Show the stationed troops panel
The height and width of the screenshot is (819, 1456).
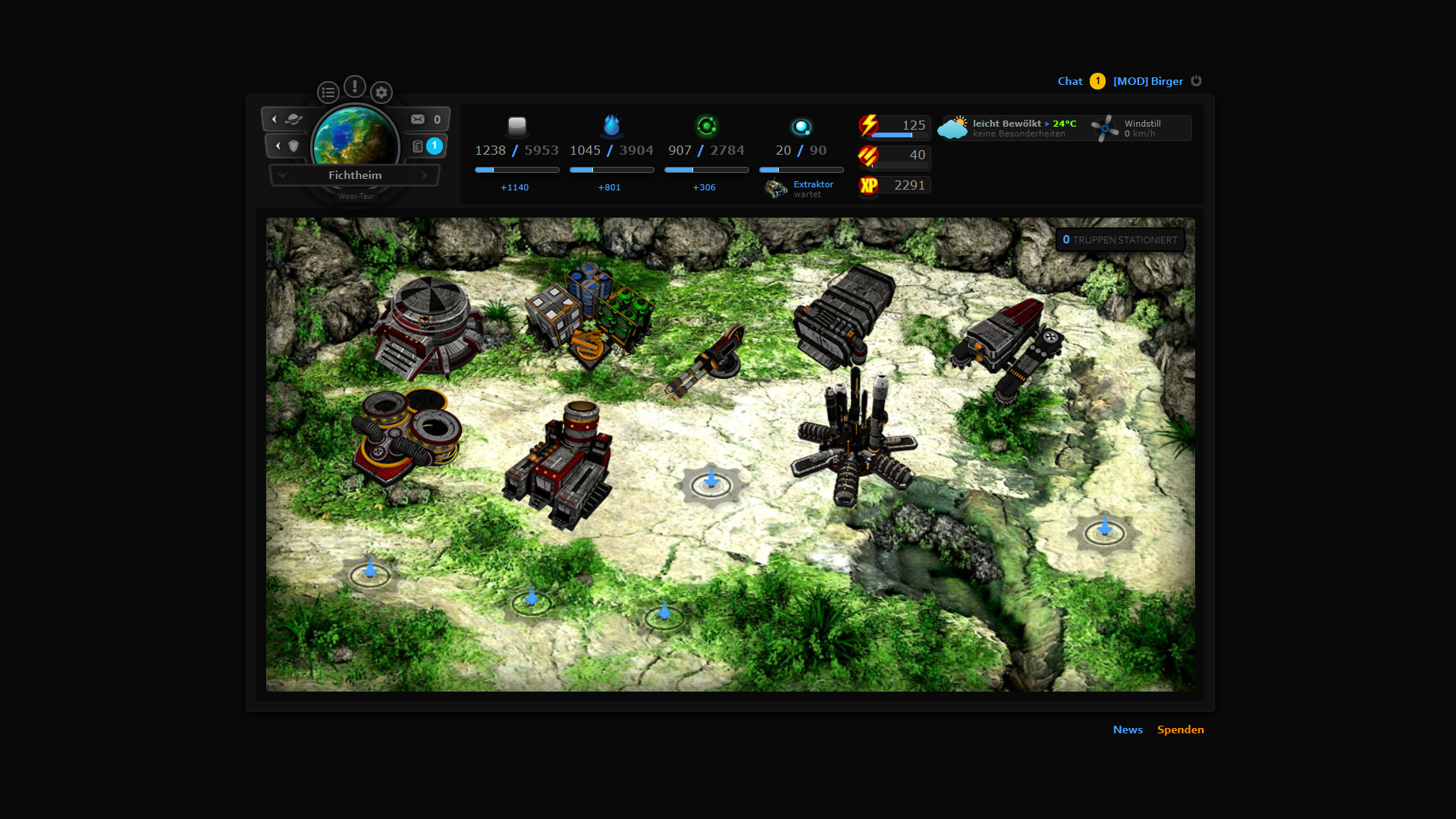[x=1120, y=240]
